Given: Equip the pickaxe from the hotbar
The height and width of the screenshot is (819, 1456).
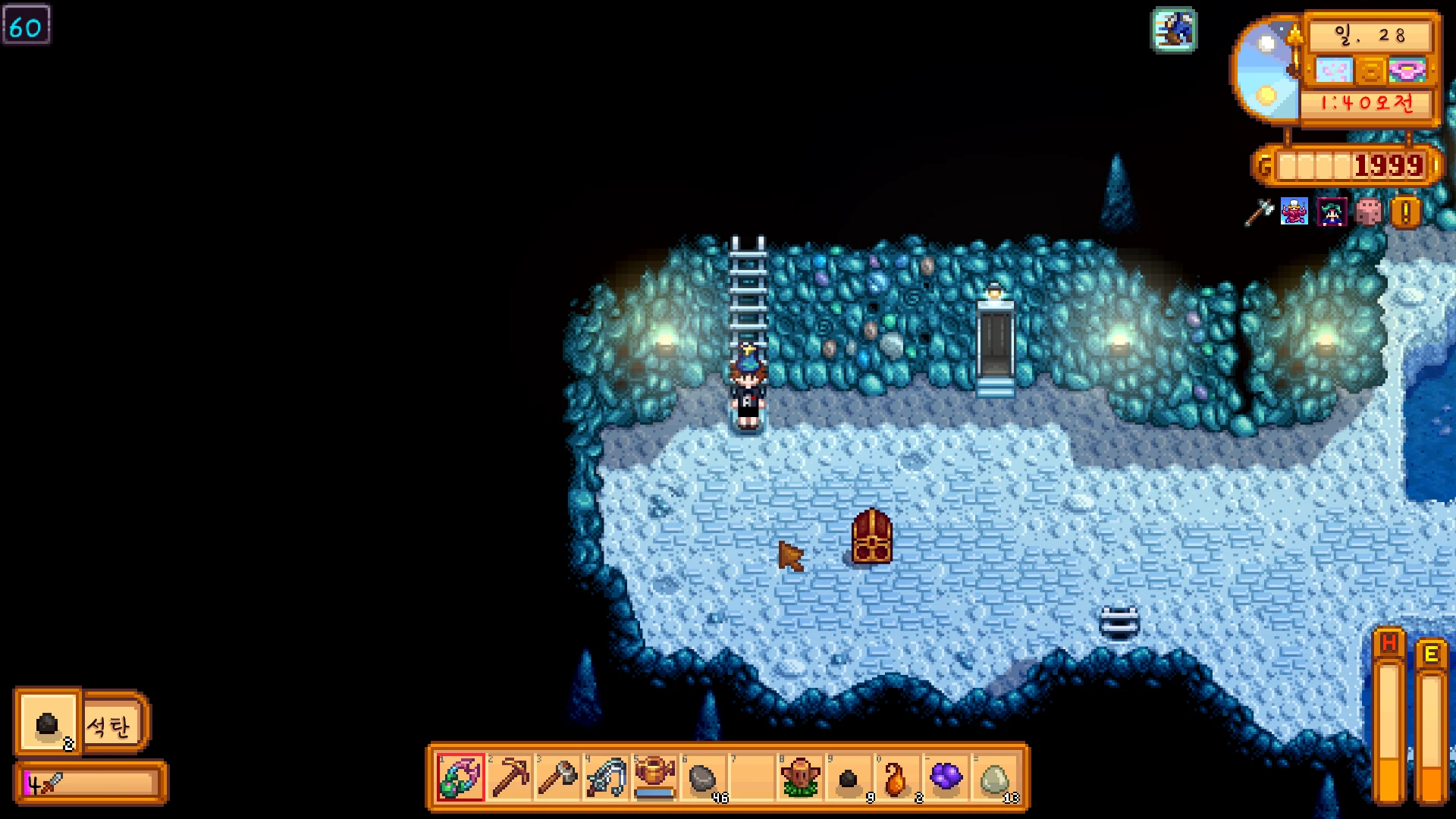Looking at the screenshot, I should tap(510, 777).
